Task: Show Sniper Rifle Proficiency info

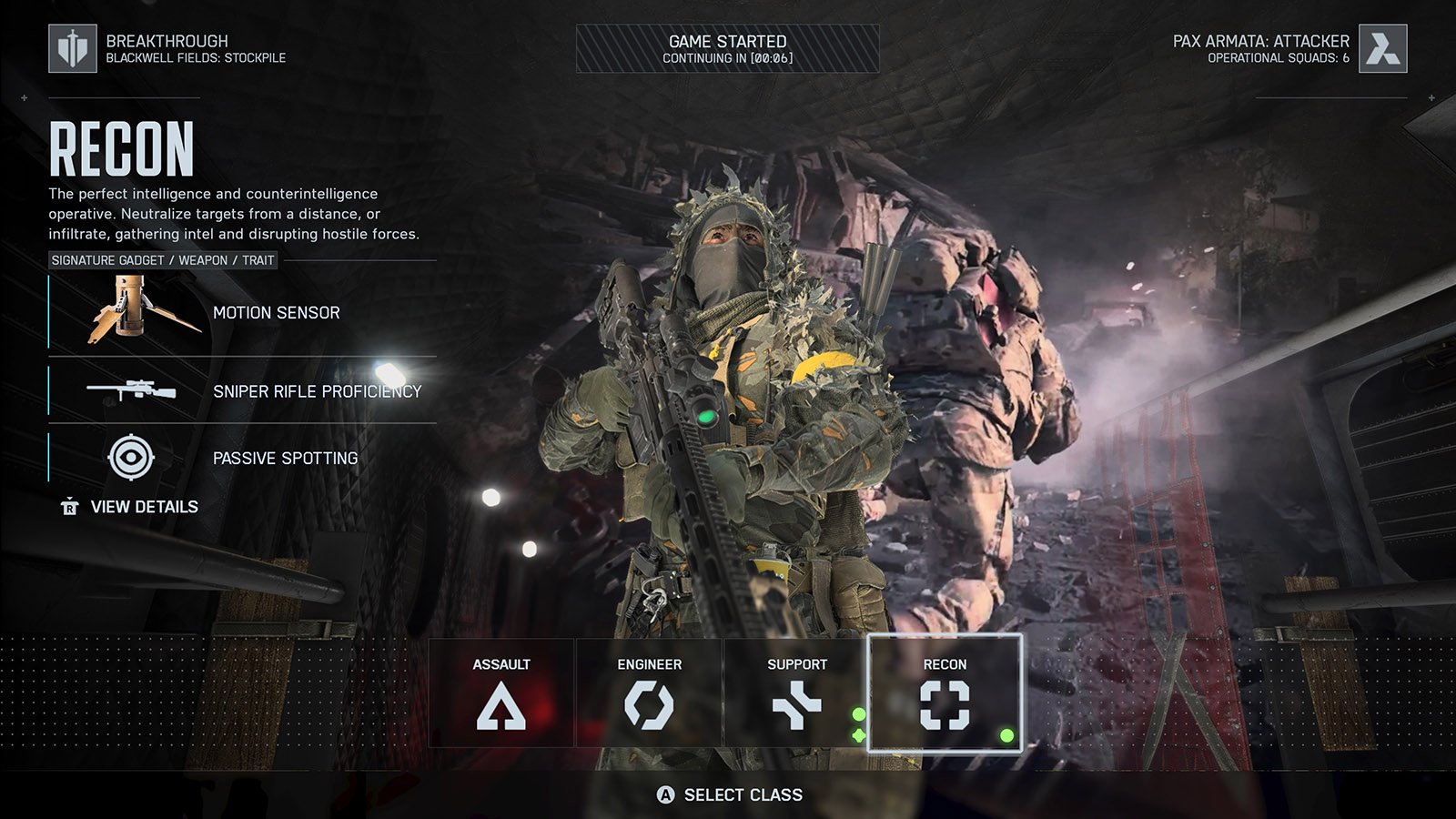Action: (243, 391)
